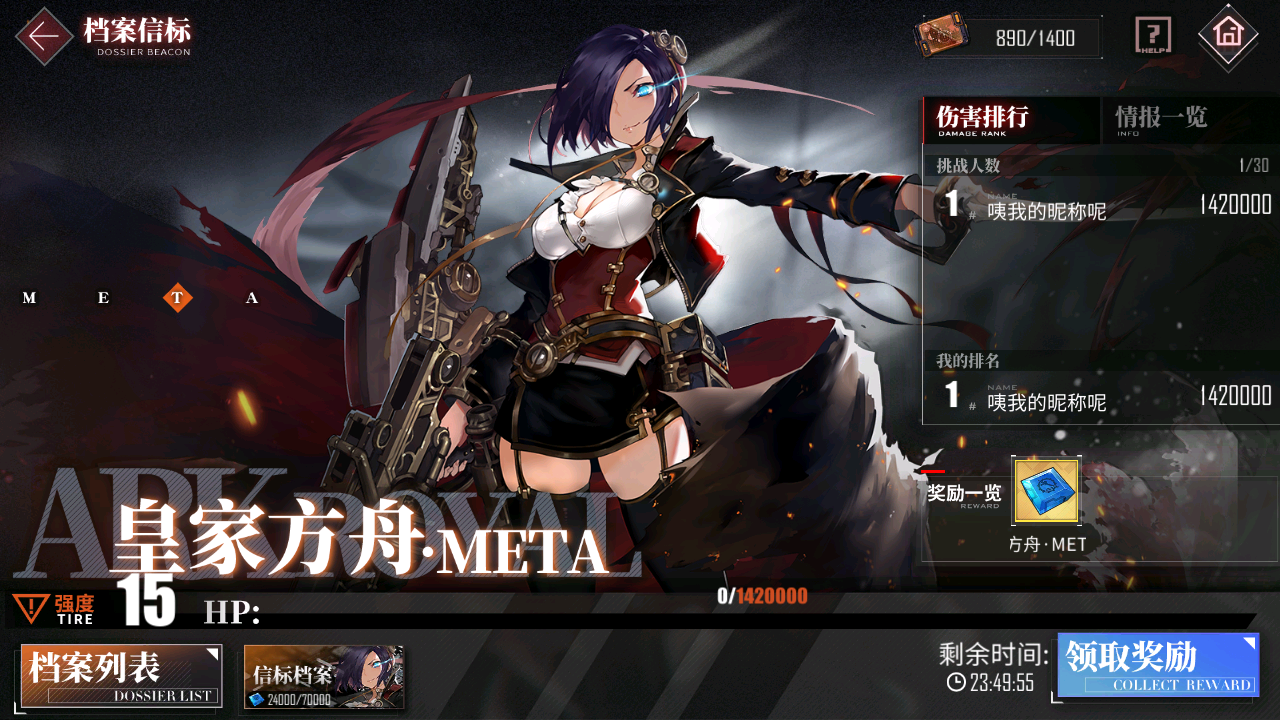Open the beacon dossier 24000/70000 thumbnail

(324, 677)
